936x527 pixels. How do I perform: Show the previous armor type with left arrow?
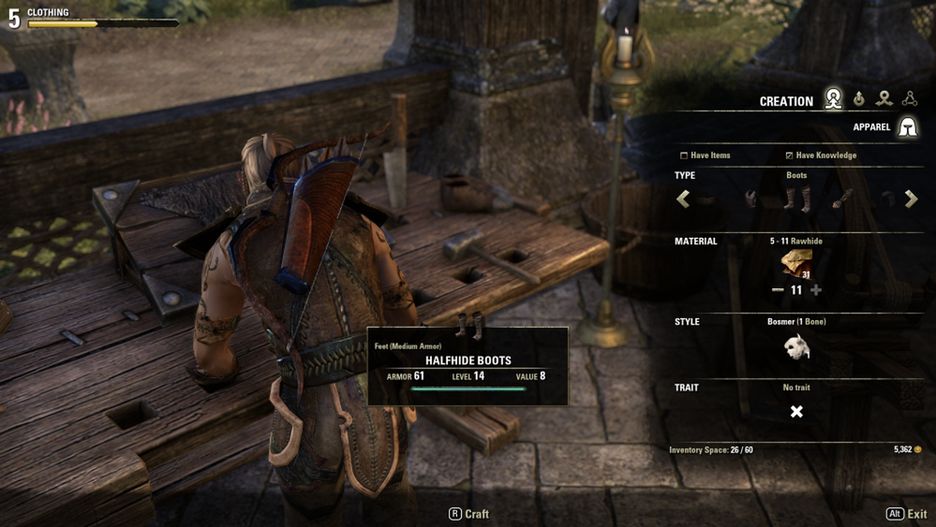[x=684, y=199]
